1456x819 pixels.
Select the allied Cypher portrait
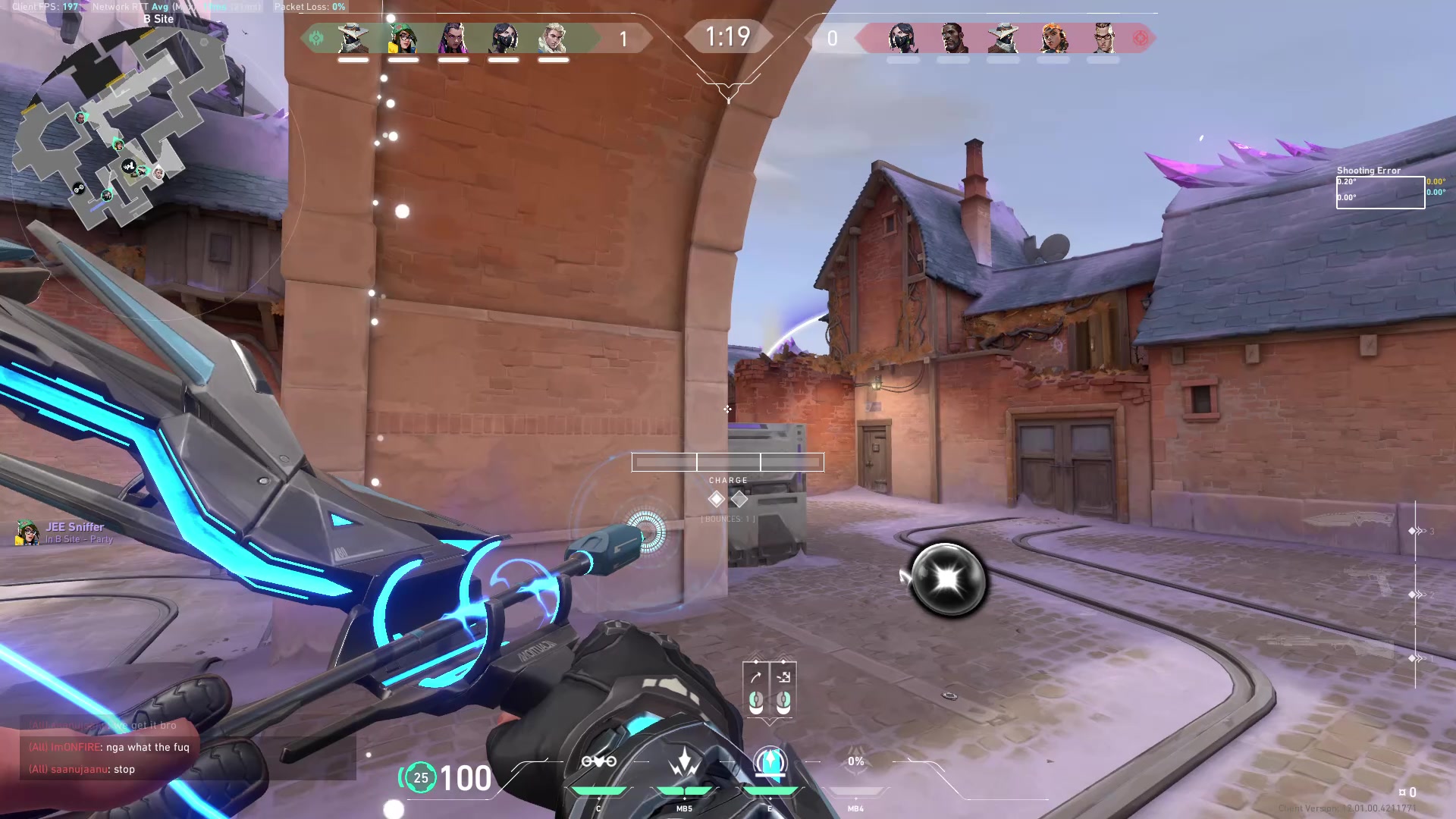(353, 38)
